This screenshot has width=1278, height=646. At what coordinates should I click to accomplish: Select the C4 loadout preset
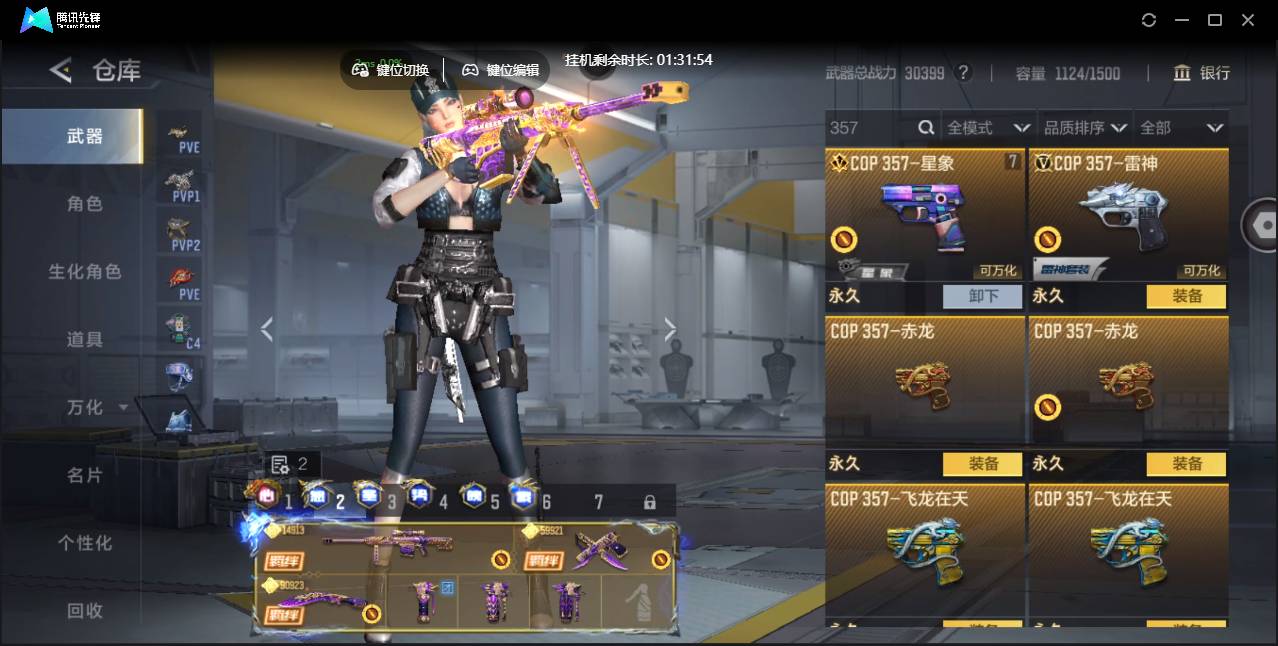click(x=181, y=330)
